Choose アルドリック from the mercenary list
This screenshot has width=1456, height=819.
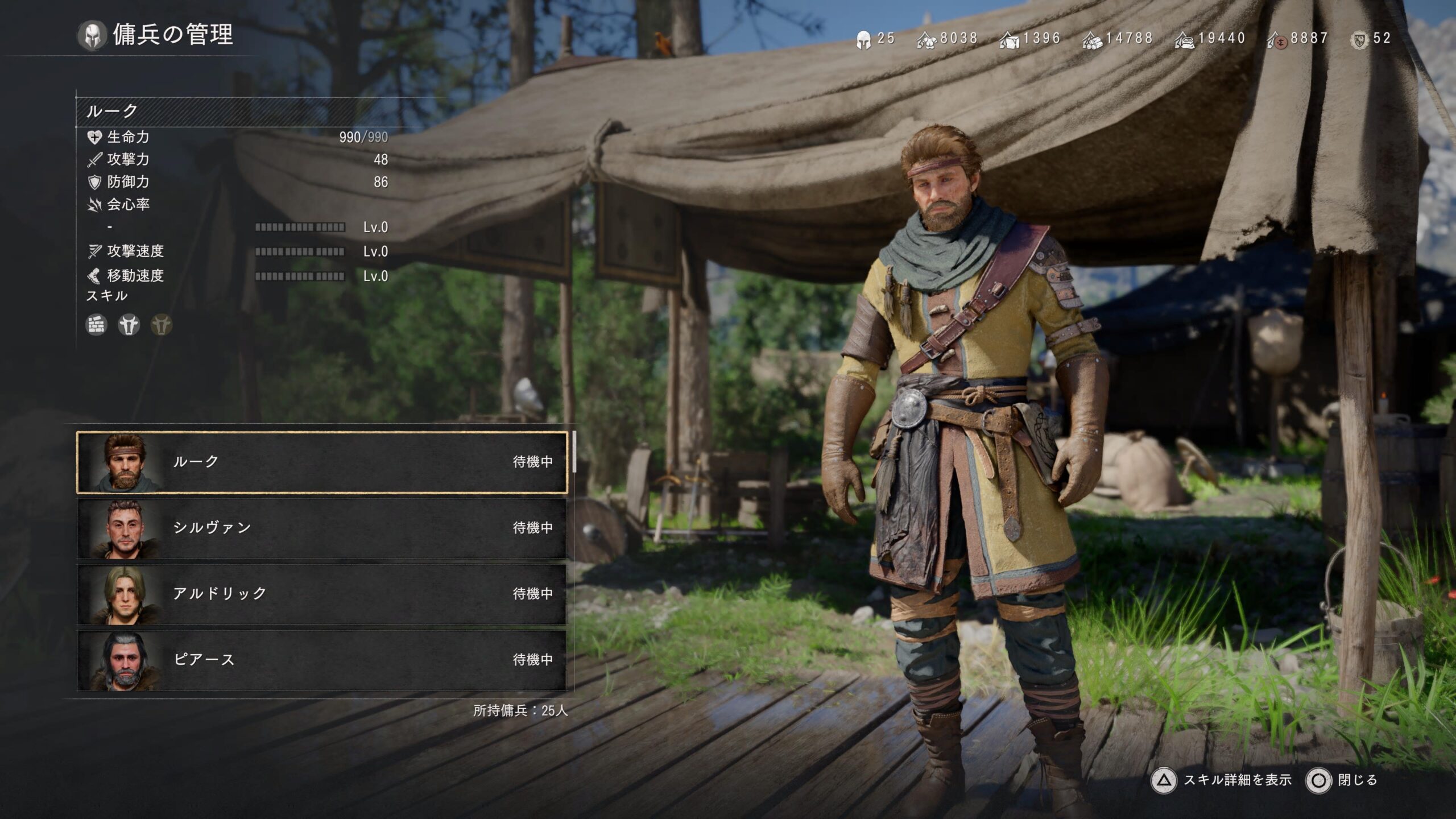pyautogui.click(x=322, y=594)
